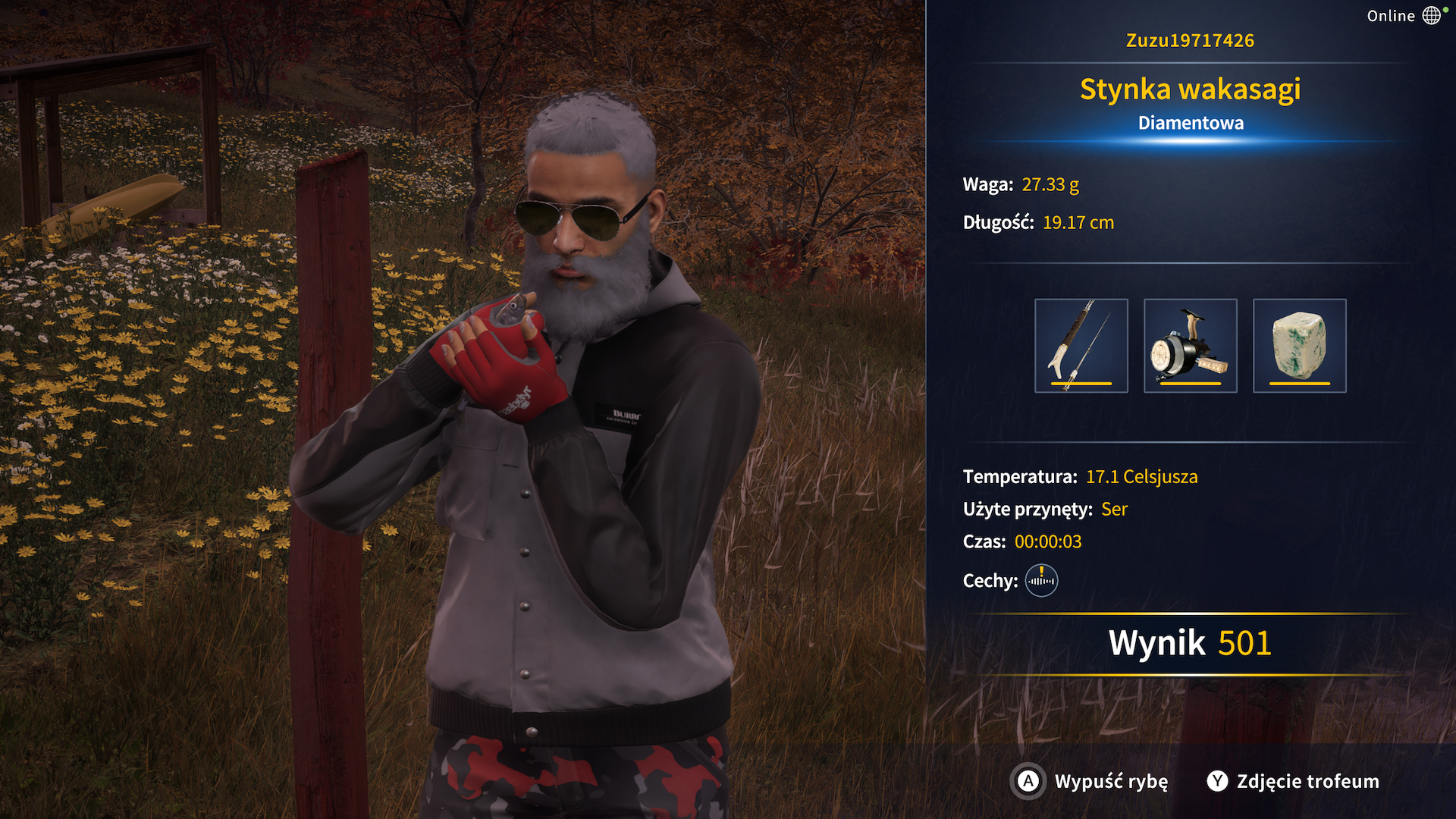Click the fish trait icon beside Cechy
1456x819 pixels.
tap(1041, 581)
